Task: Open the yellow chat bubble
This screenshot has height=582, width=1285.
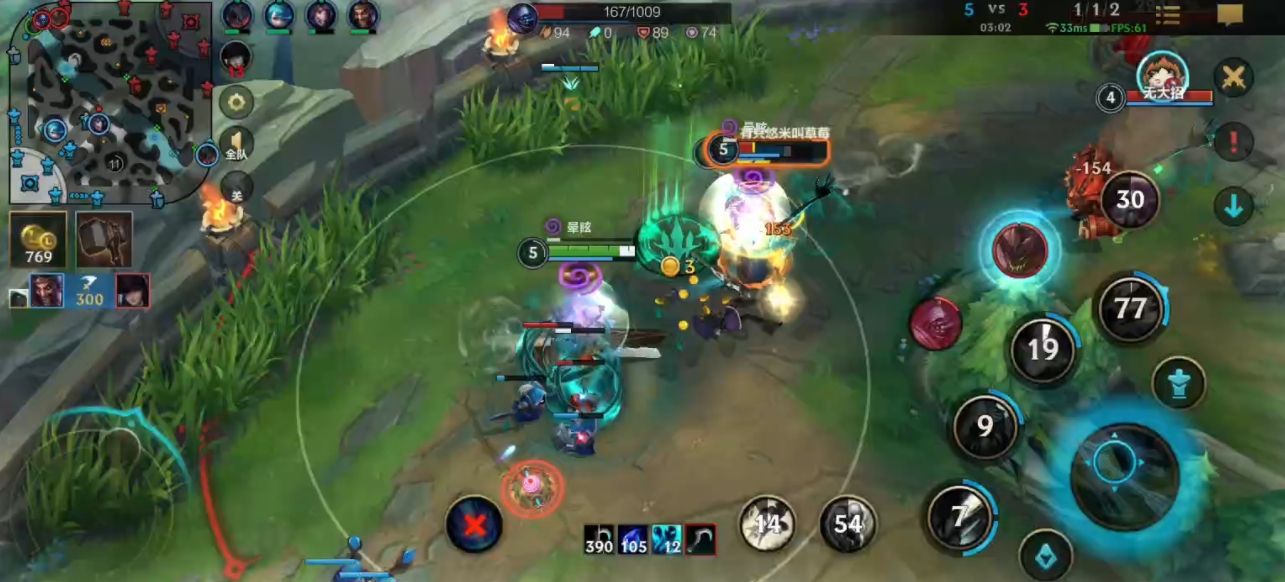Action: 1230,14
